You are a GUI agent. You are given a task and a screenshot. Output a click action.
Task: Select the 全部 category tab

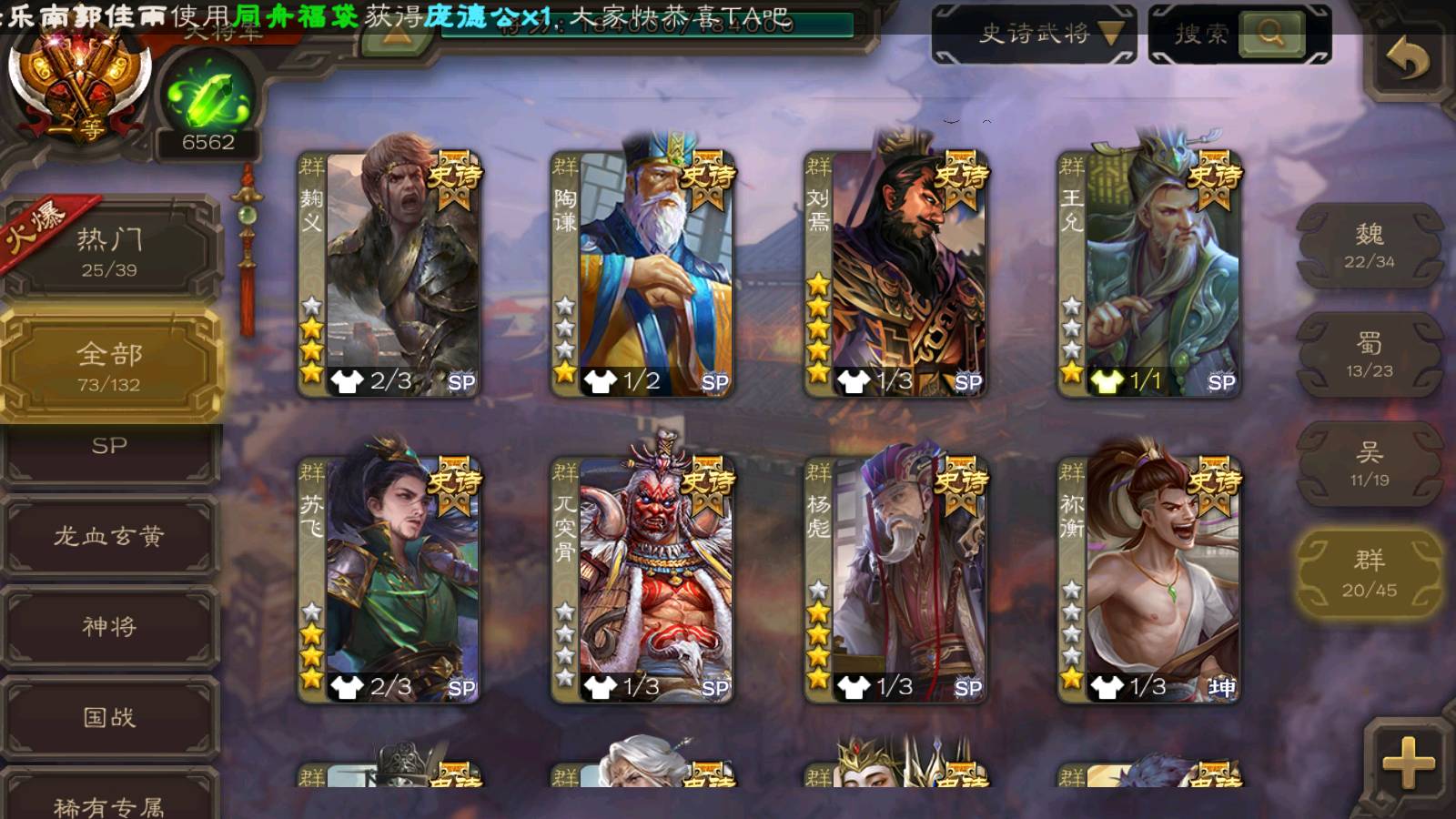pos(109,366)
